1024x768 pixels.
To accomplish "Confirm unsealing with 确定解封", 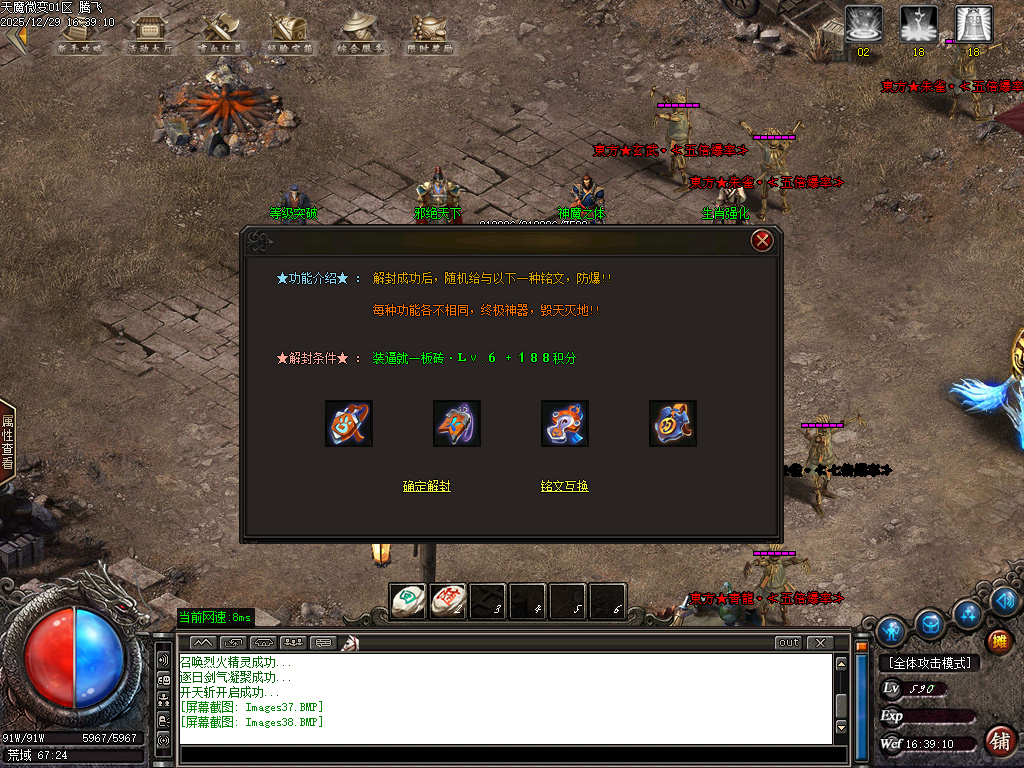I will tap(427, 486).
